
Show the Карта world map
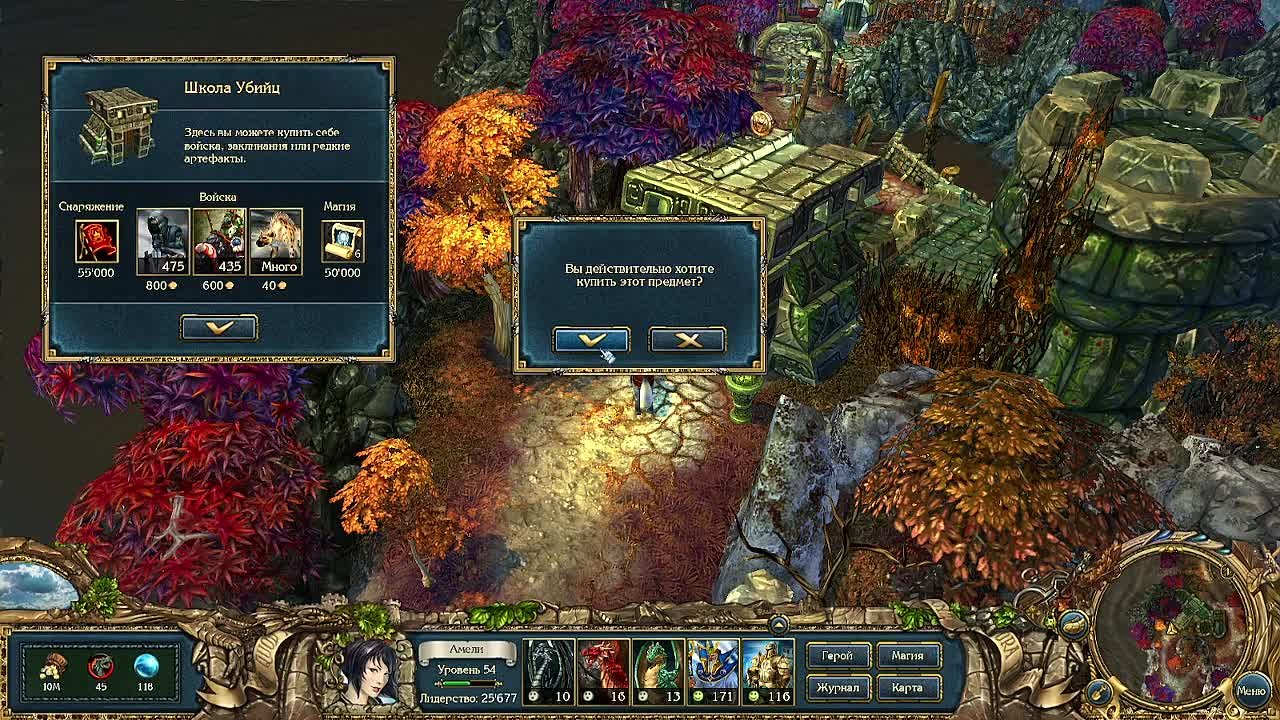[x=907, y=688]
